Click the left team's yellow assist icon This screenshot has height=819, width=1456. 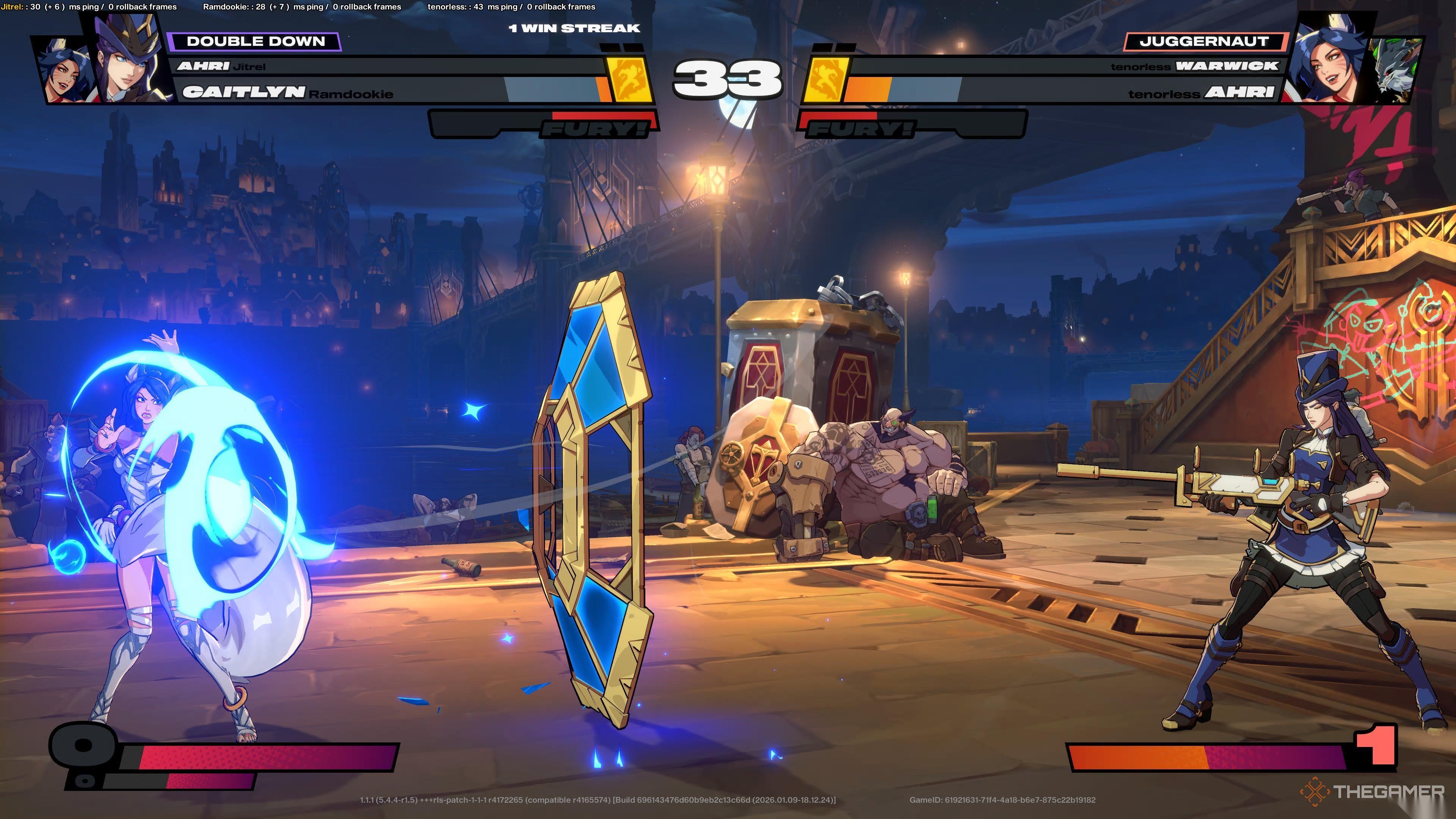629,80
